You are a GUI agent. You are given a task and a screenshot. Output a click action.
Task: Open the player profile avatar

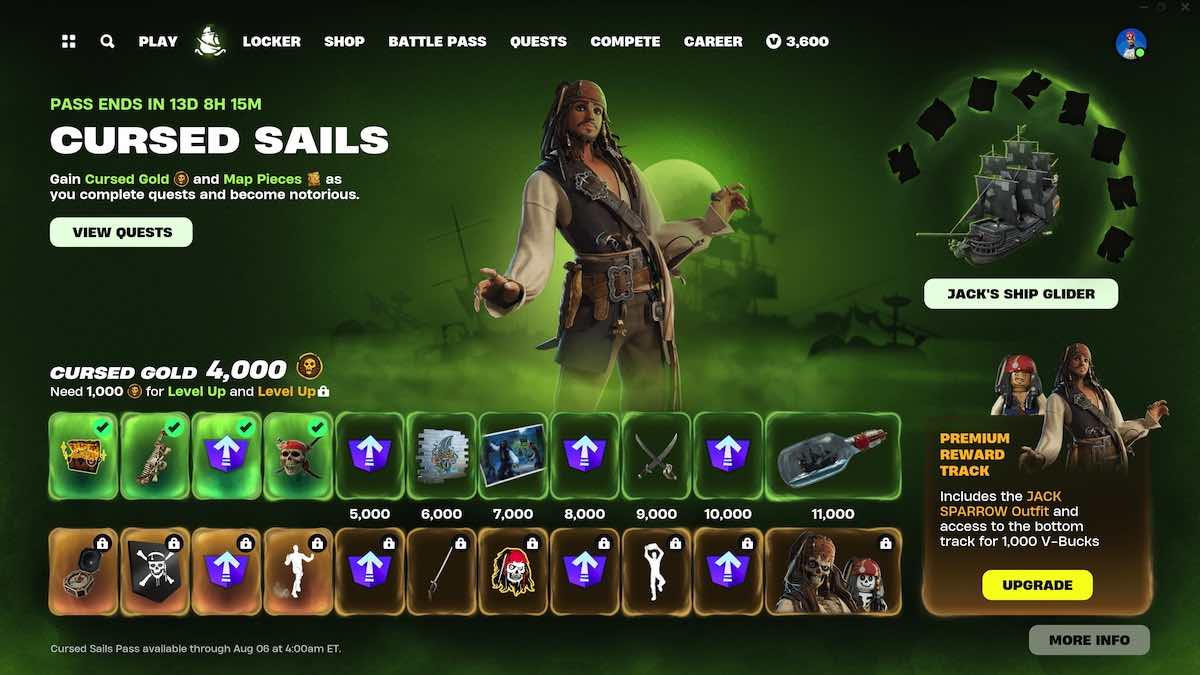click(x=1130, y=43)
